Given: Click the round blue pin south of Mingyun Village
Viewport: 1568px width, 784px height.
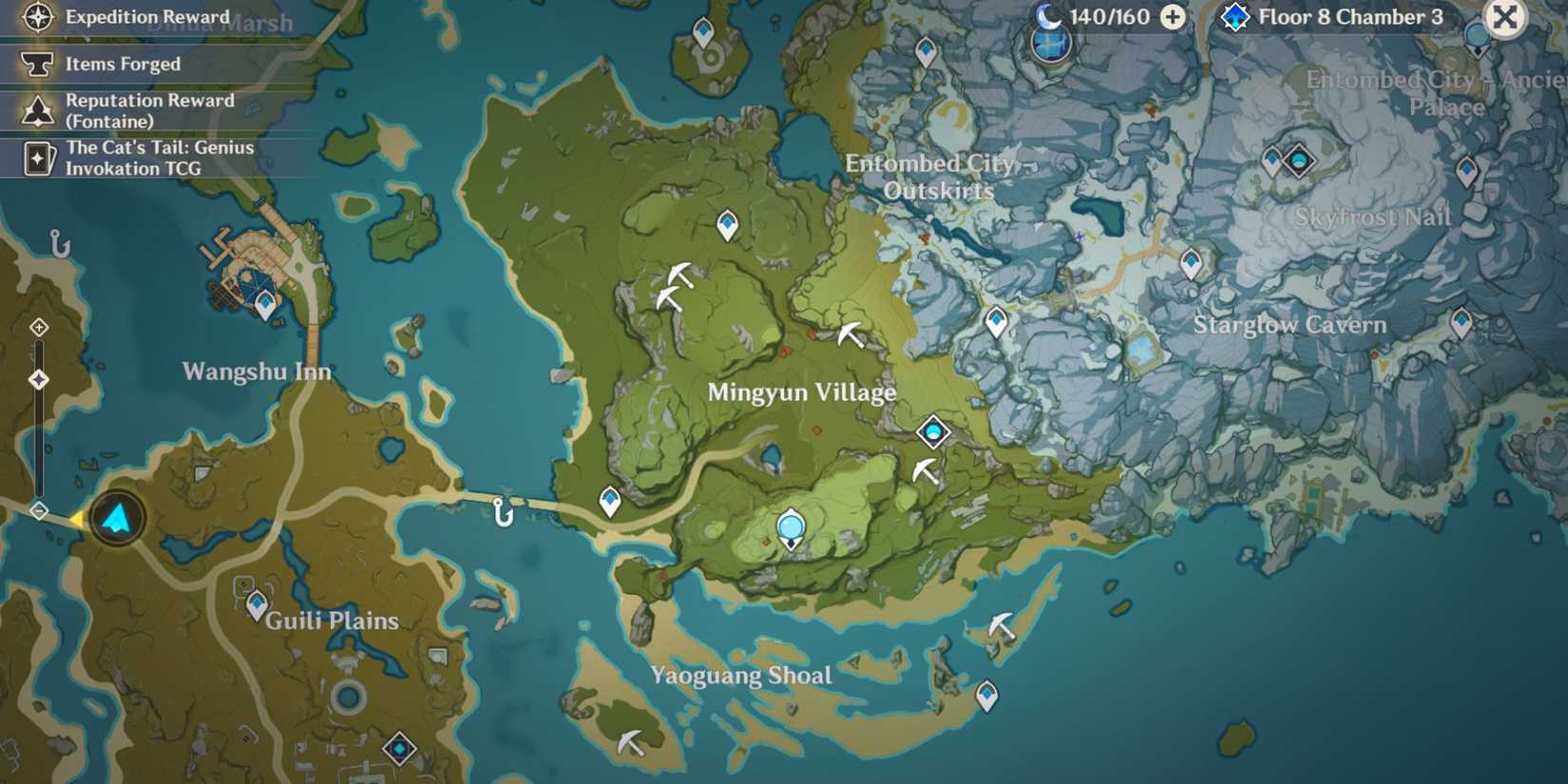Looking at the screenshot, I should [789, 525].
